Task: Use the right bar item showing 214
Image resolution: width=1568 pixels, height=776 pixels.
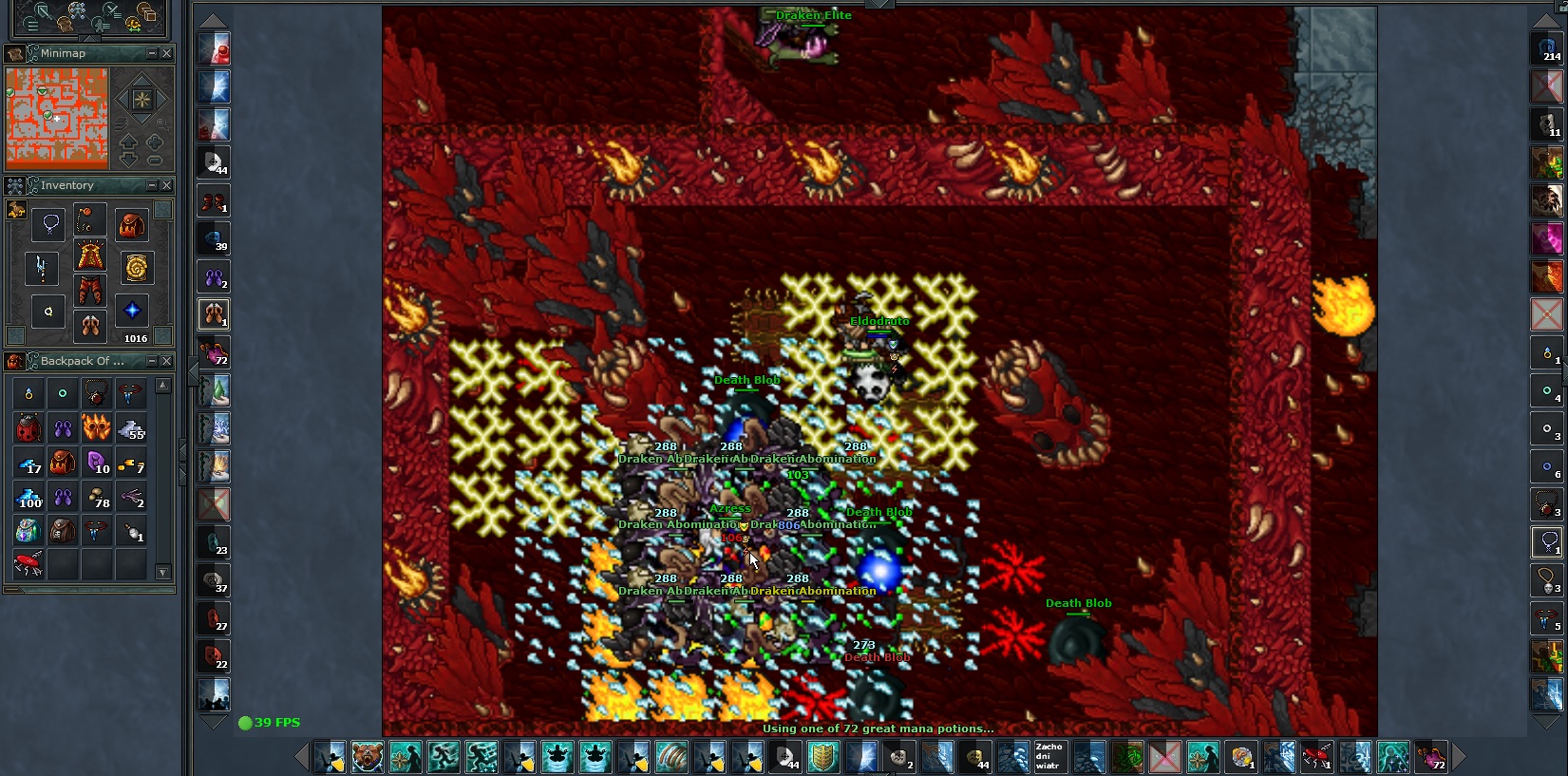Action: point(1547,49)
